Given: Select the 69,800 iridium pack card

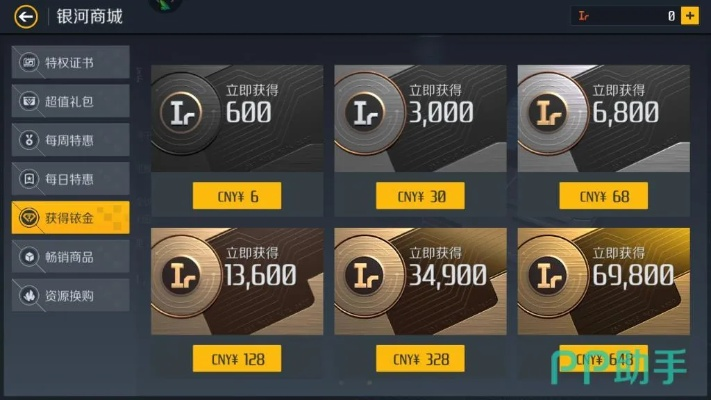Looking at the screenshot, I should coord(603,281).
